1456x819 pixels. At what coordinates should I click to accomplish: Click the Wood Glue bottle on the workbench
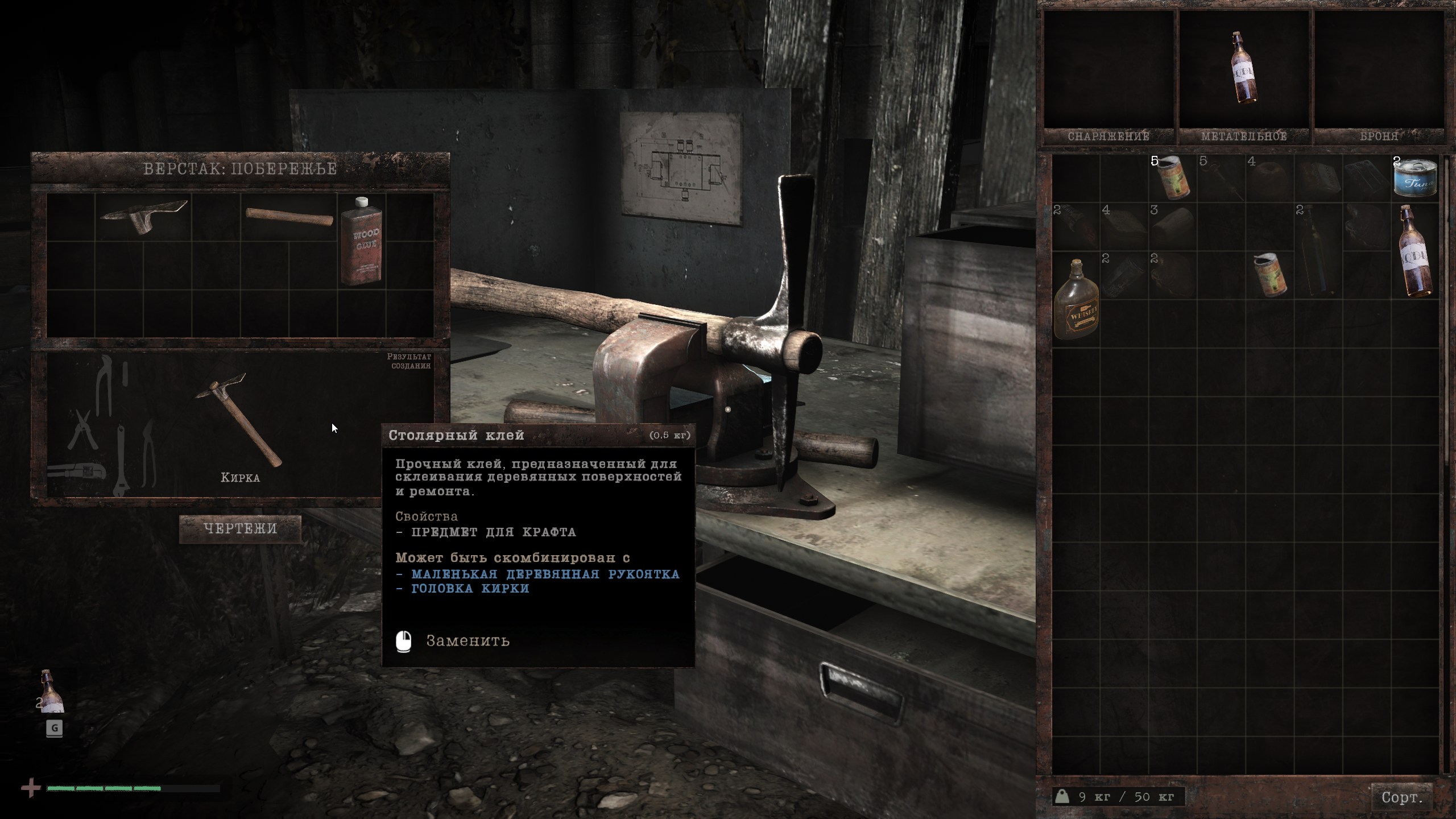tap(361, 241)
